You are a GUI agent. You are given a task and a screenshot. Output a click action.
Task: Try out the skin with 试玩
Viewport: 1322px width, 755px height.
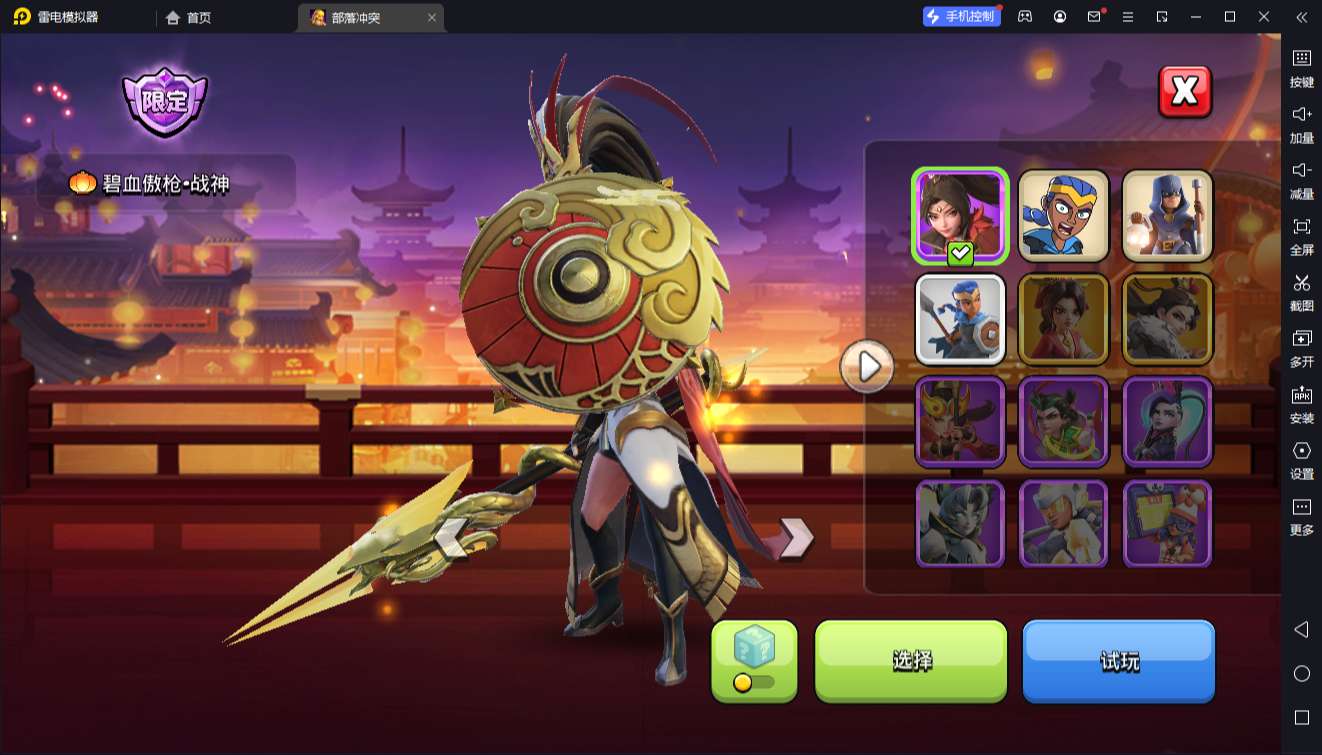[1118, 660]
